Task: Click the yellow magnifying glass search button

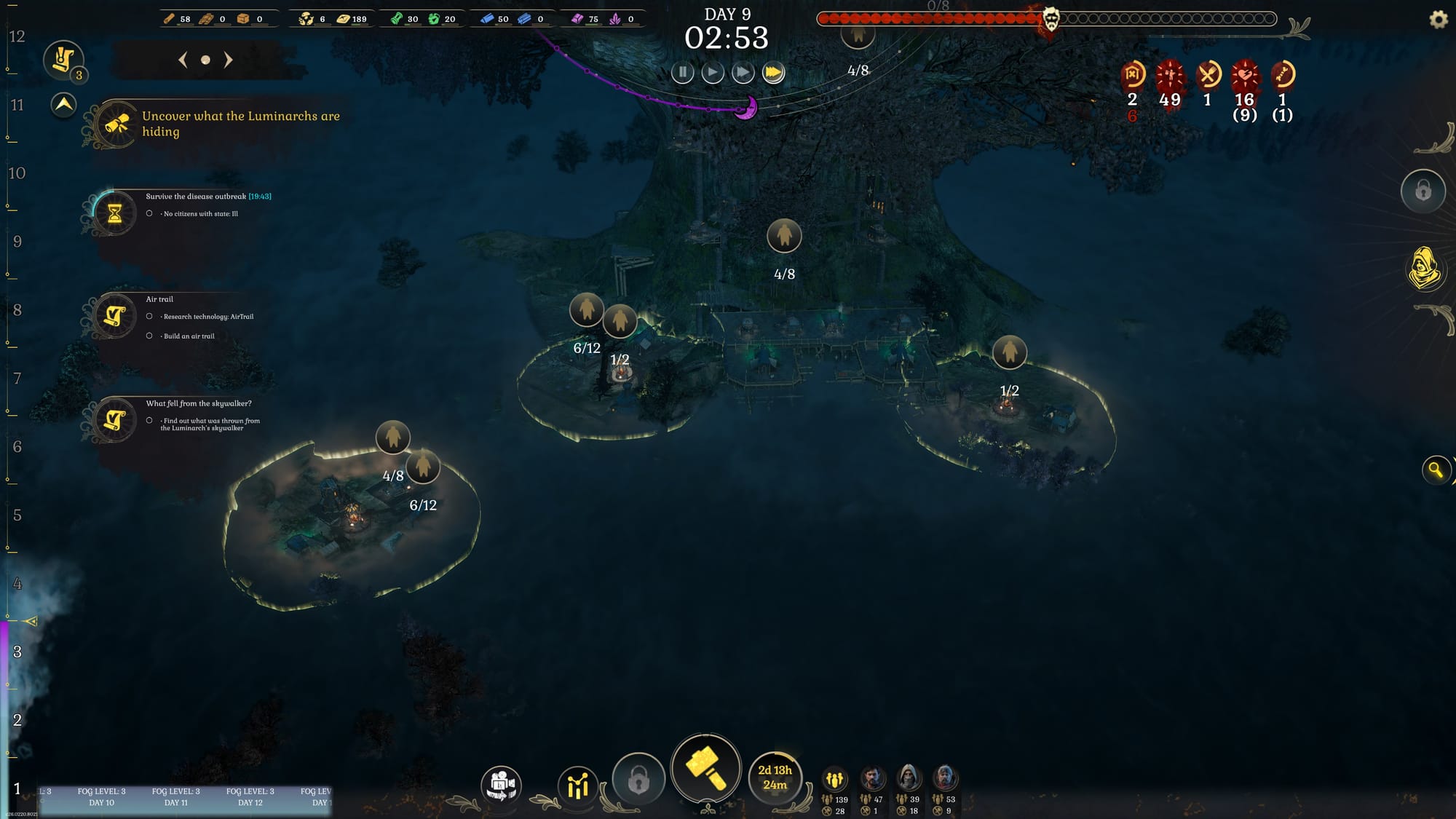Action: (1436, 470)
